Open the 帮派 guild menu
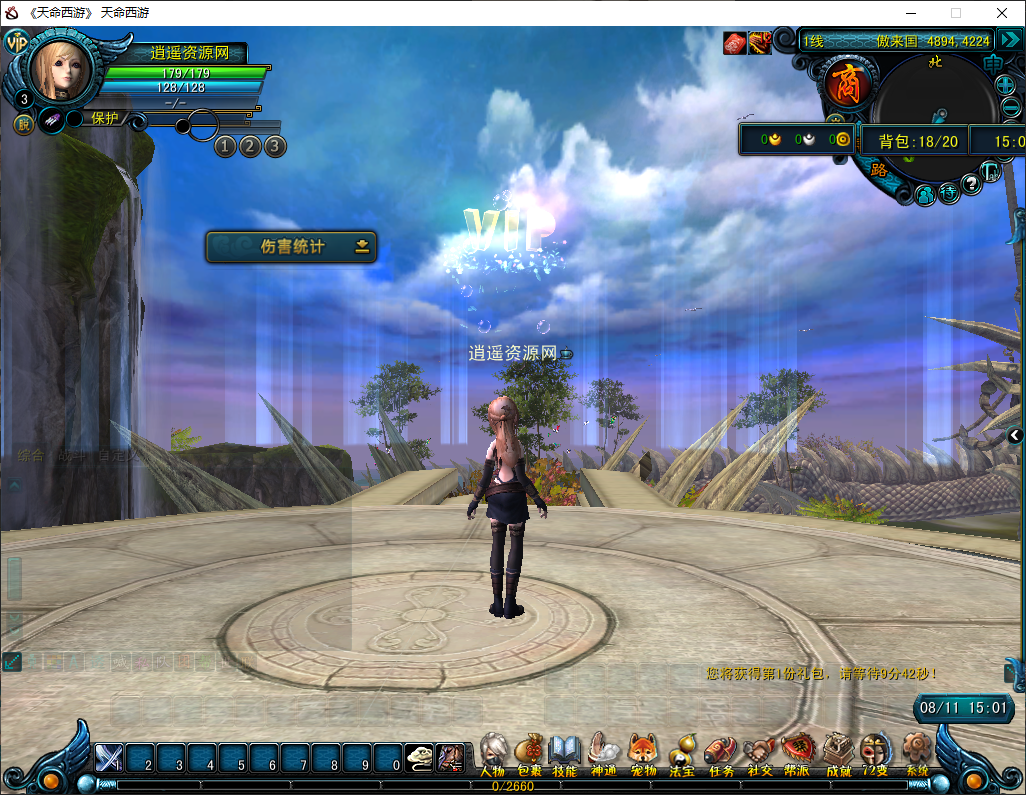This screenshot has height=795, width=1026. tap(797, 751)
